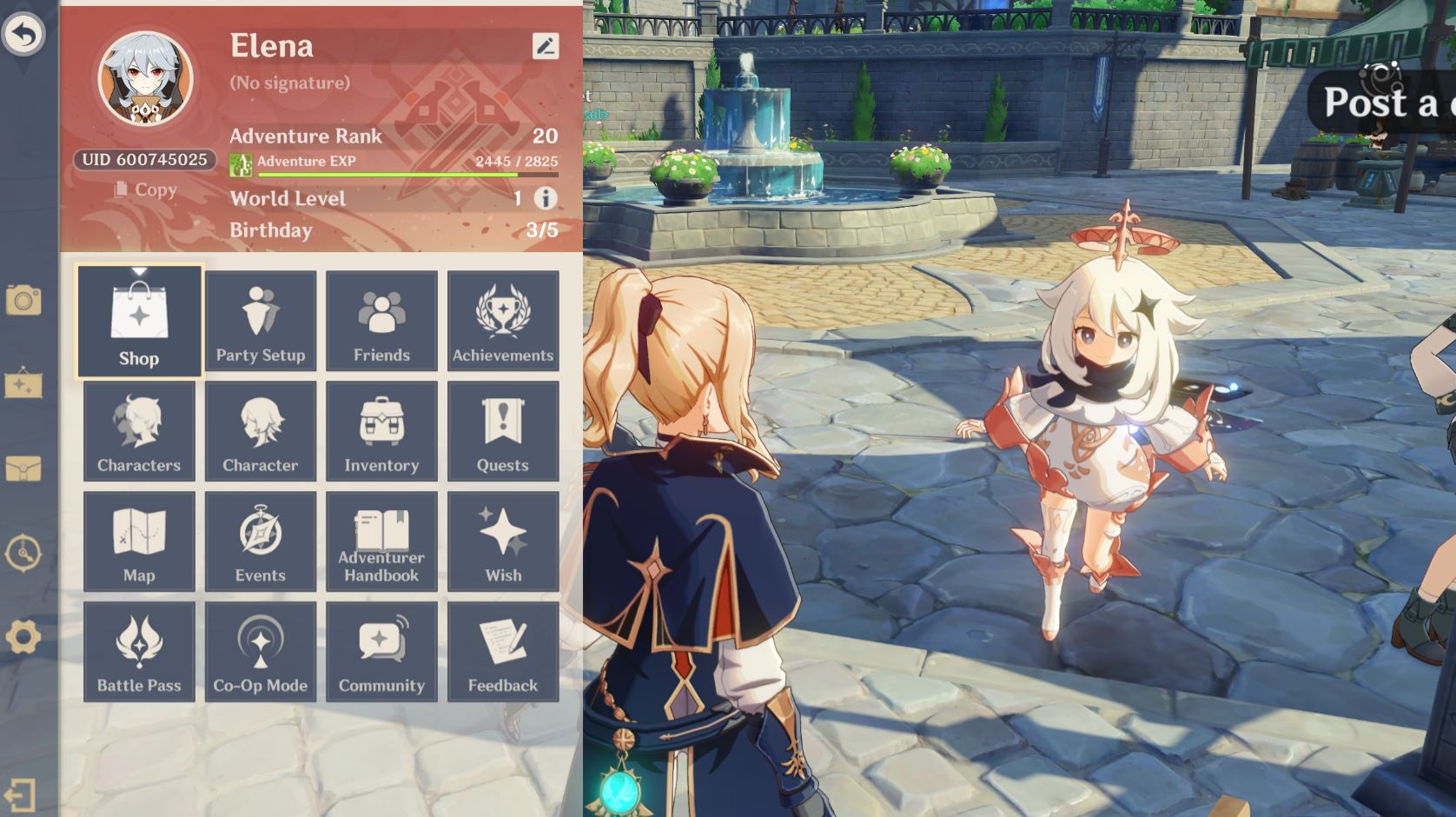Open the Events menu

tap(261, 541)
